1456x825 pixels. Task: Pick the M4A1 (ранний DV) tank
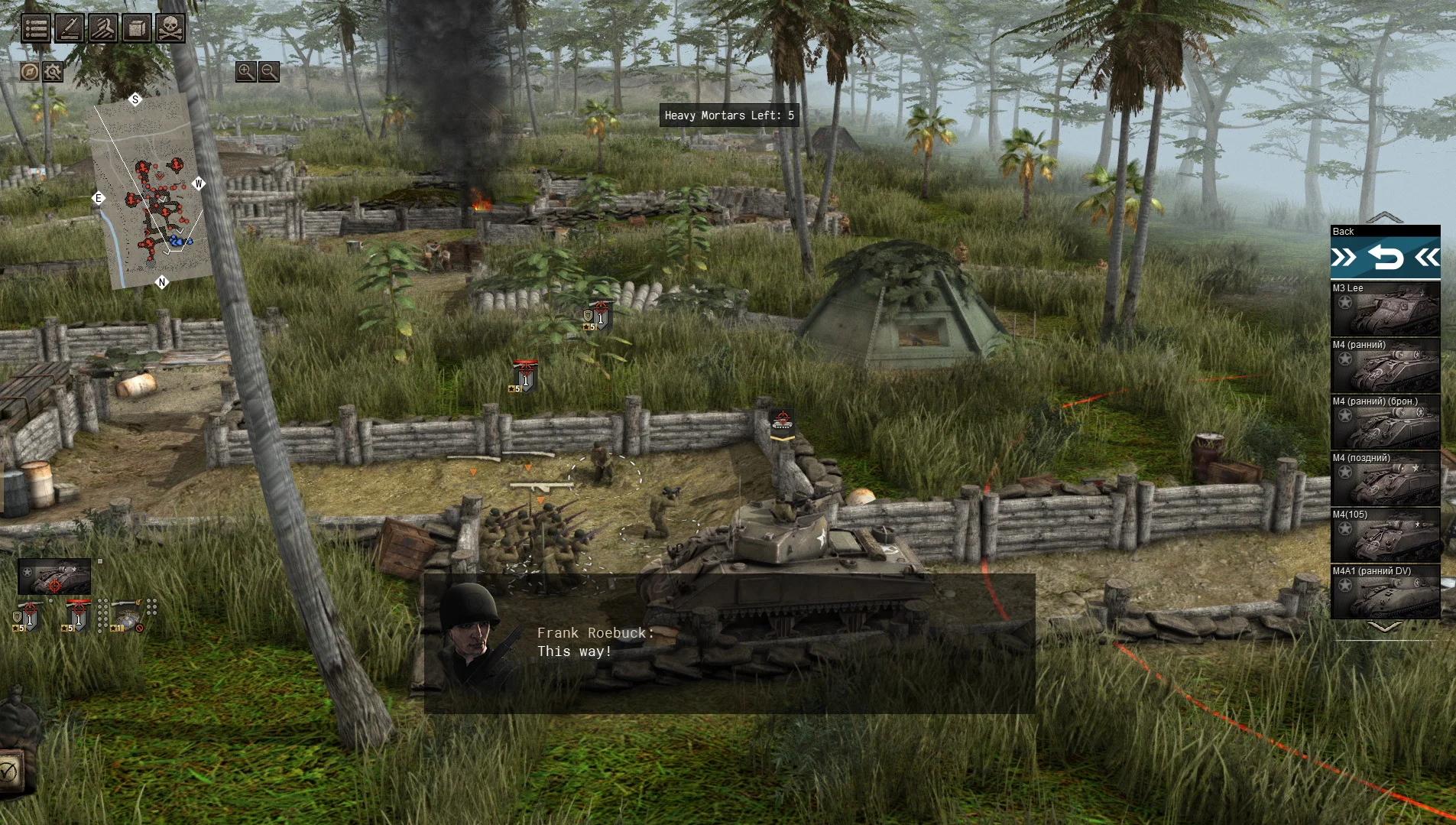click(x=1385, y=593)
